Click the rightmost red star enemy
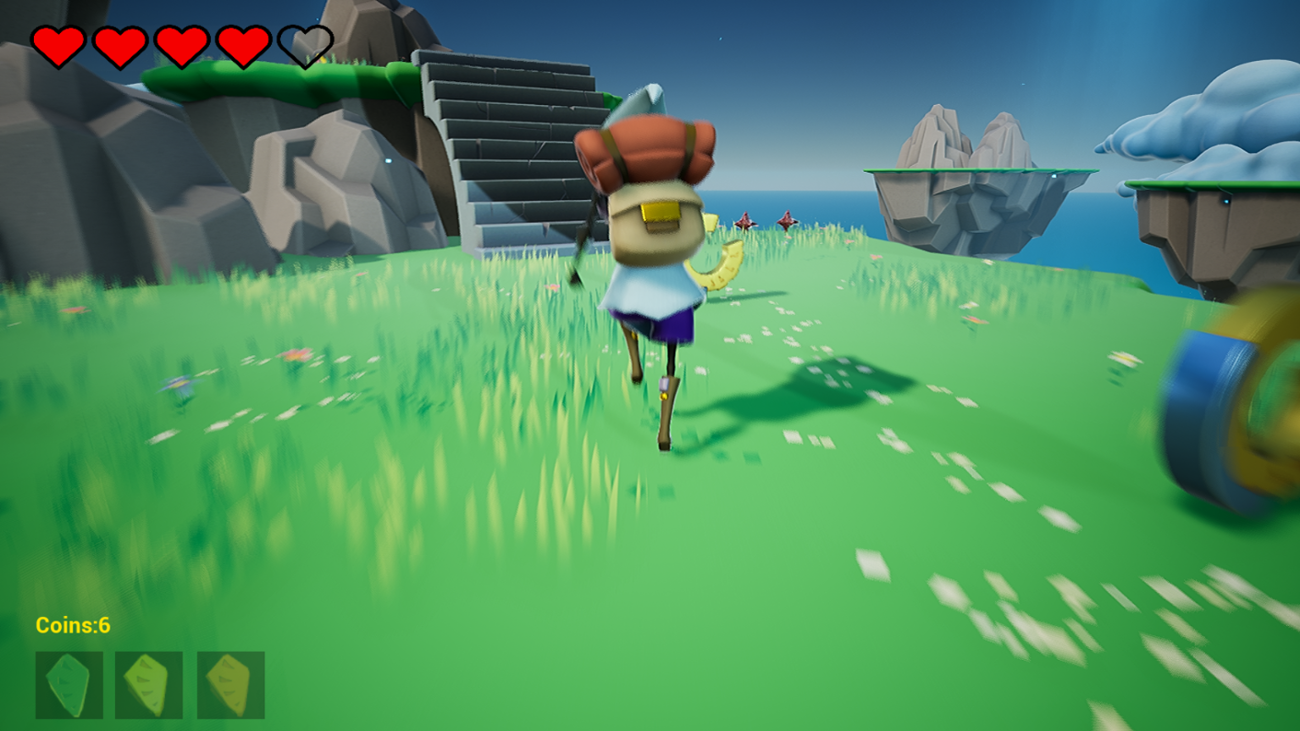The height and width of the screenshot is (731, 1300). [787, 220]
